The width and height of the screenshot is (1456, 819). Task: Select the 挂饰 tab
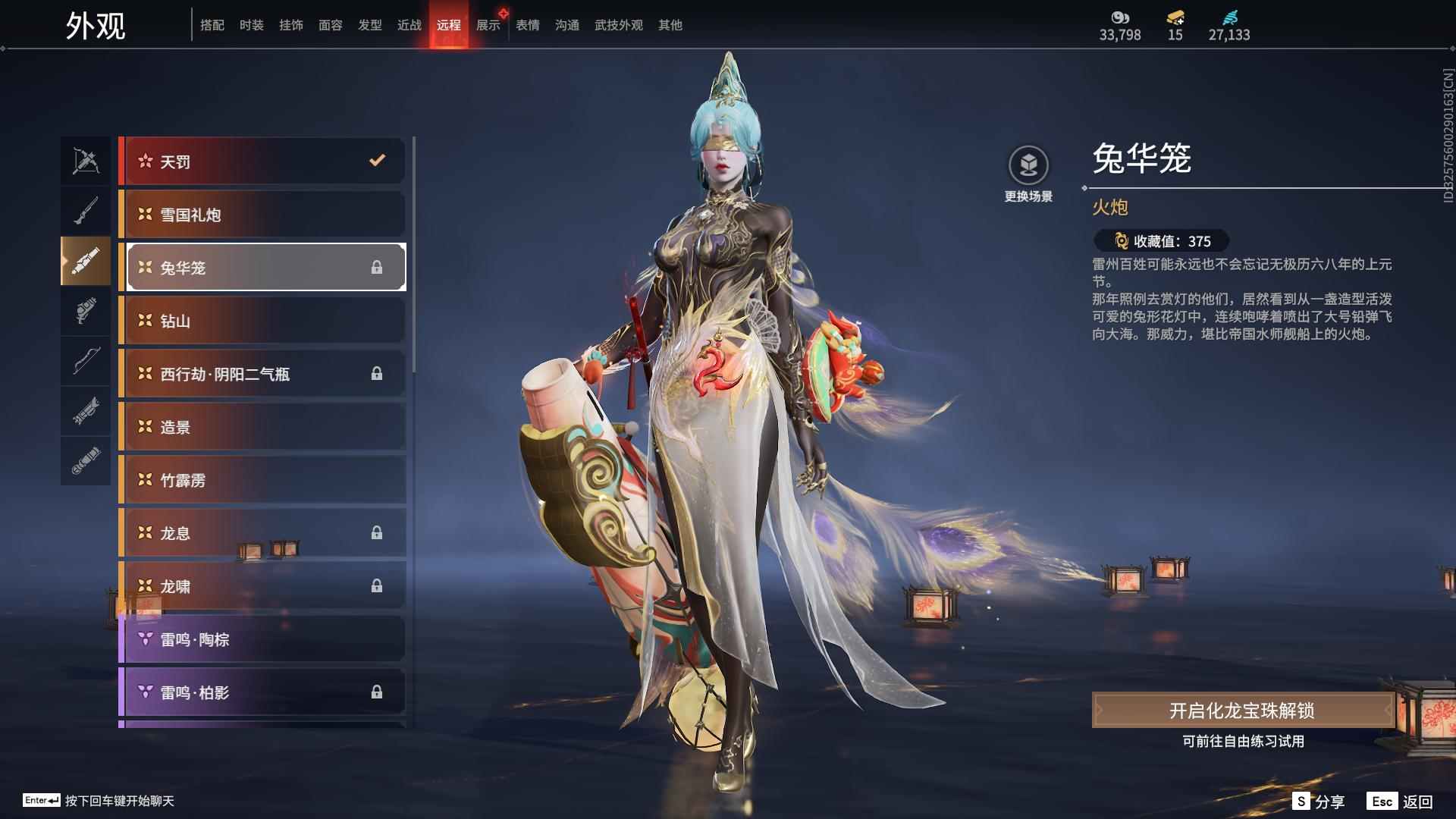click(290, 25)
